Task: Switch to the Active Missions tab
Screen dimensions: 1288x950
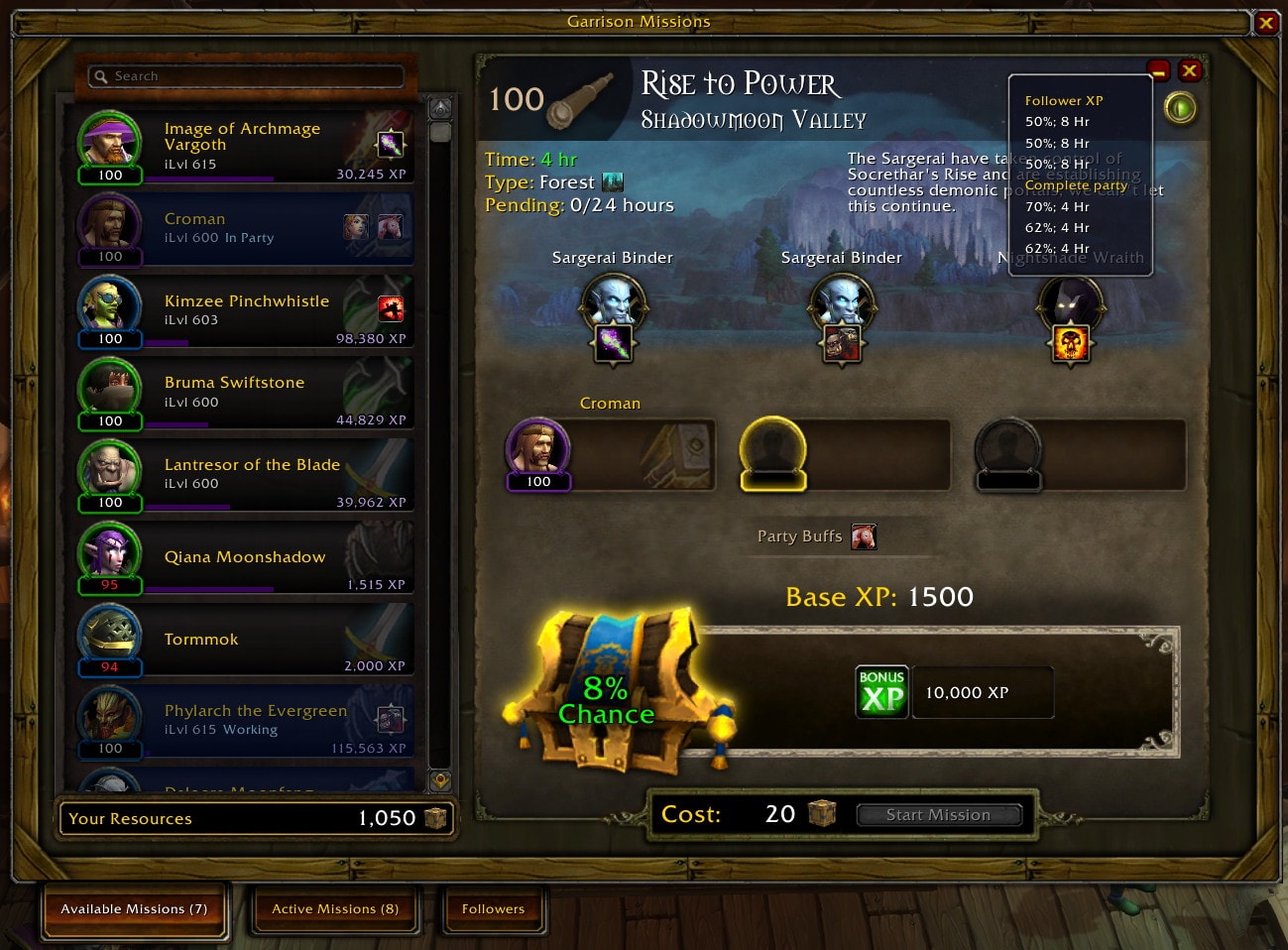Action: 334,908
